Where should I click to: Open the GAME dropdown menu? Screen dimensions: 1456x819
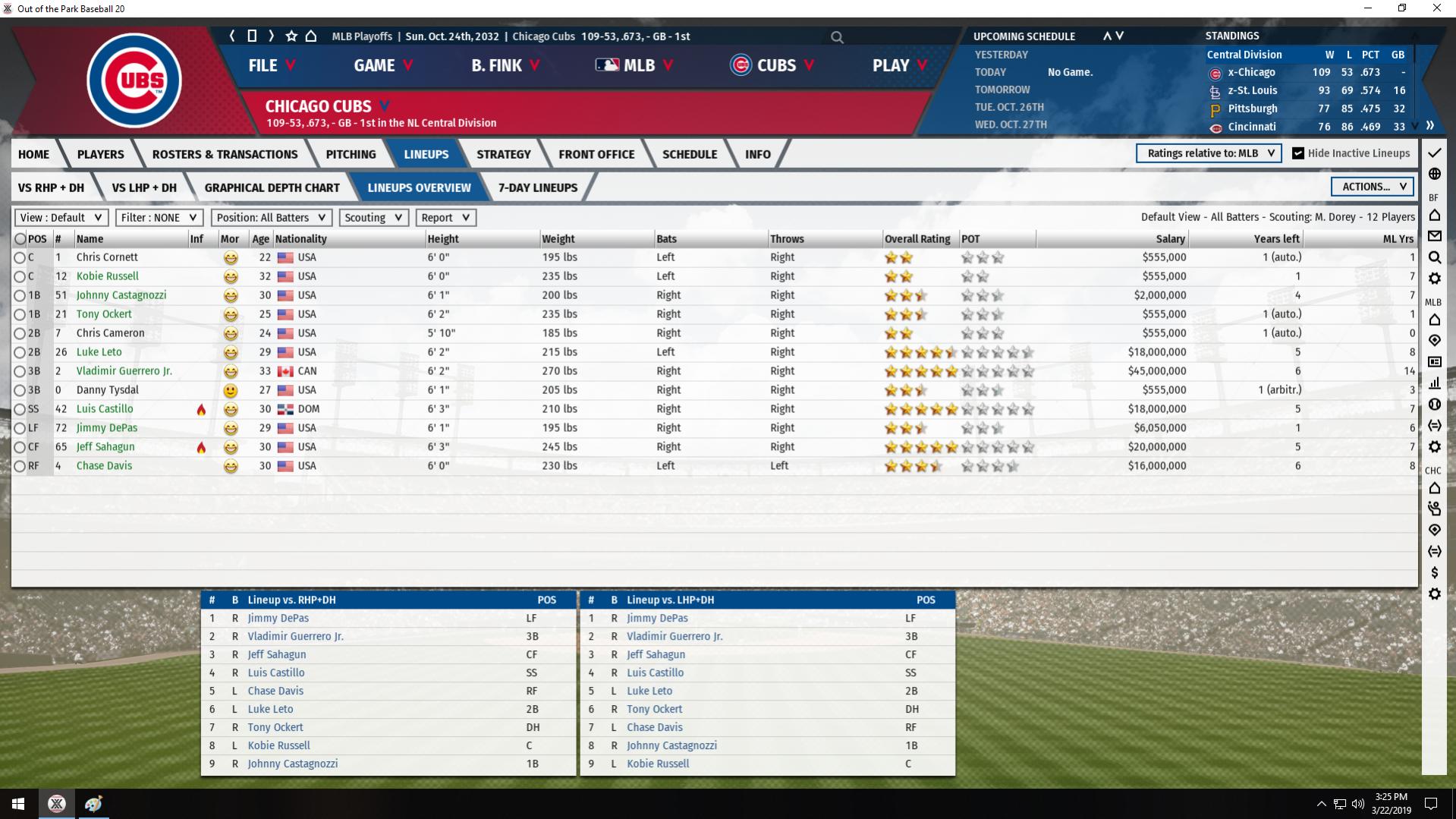coord(382,66)
